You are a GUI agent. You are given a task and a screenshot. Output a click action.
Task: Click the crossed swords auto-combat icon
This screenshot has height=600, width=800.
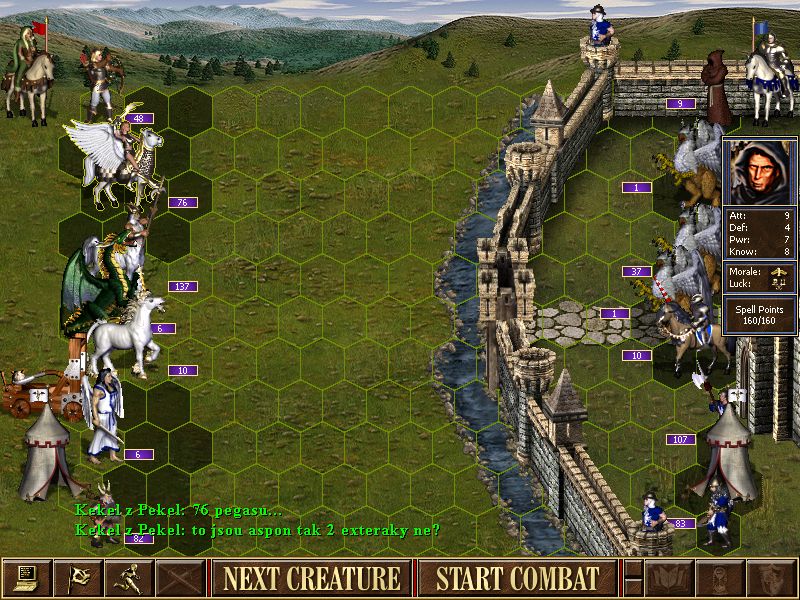[x=182, y=578]
